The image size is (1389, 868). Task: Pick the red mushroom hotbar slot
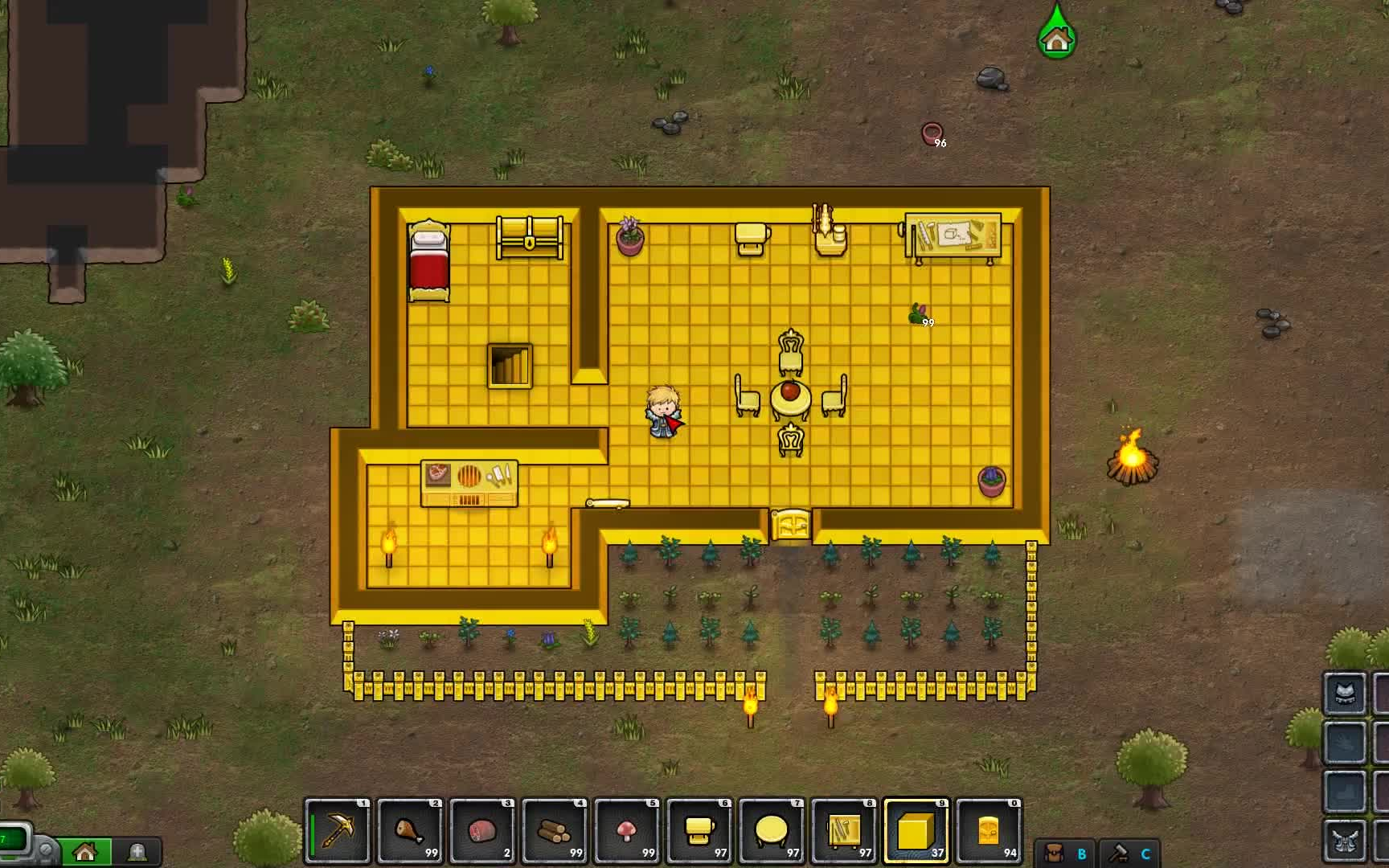(627, 831)
